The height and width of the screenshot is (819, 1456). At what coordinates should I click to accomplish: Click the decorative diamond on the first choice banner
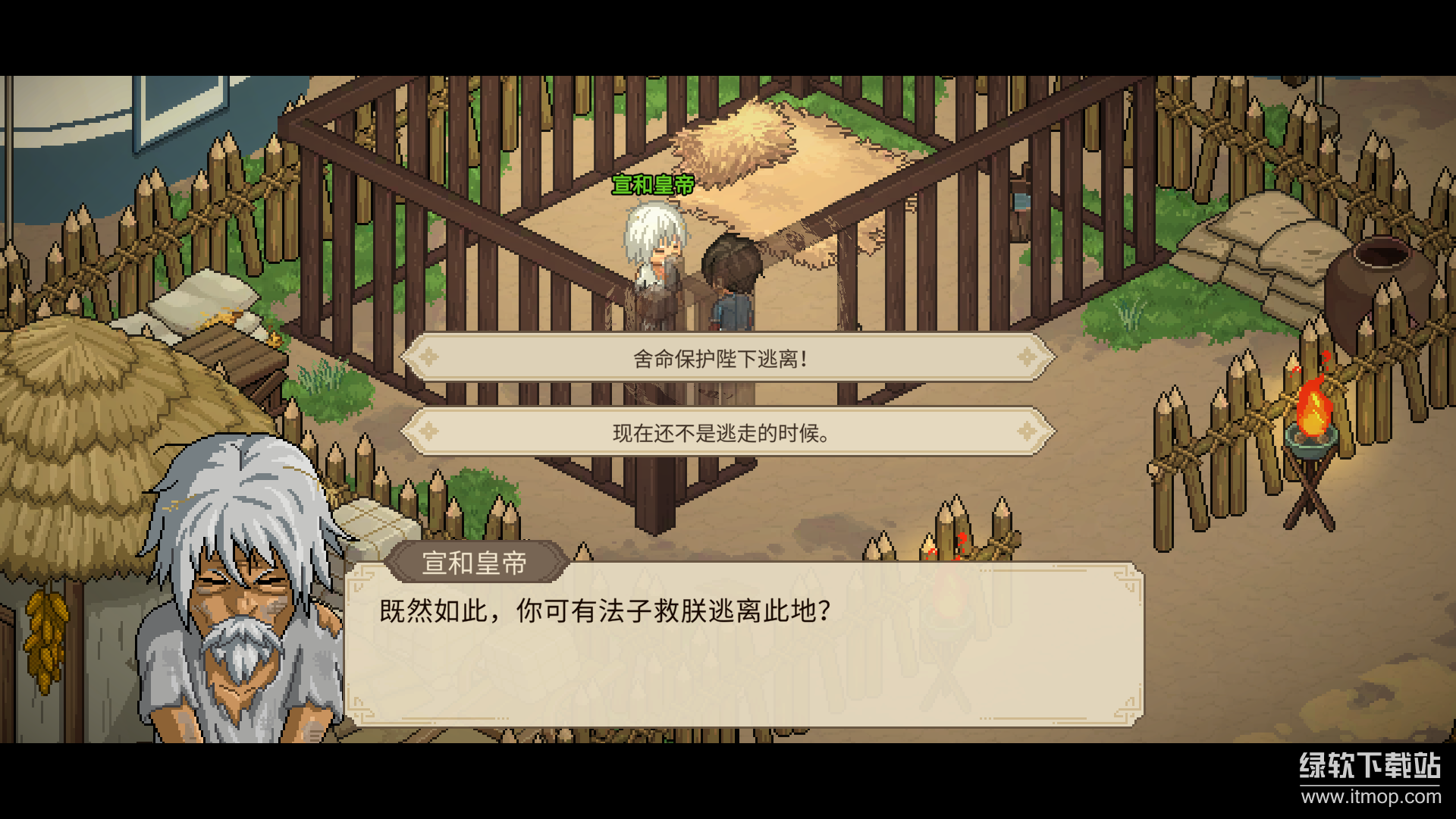click(428, 358)
